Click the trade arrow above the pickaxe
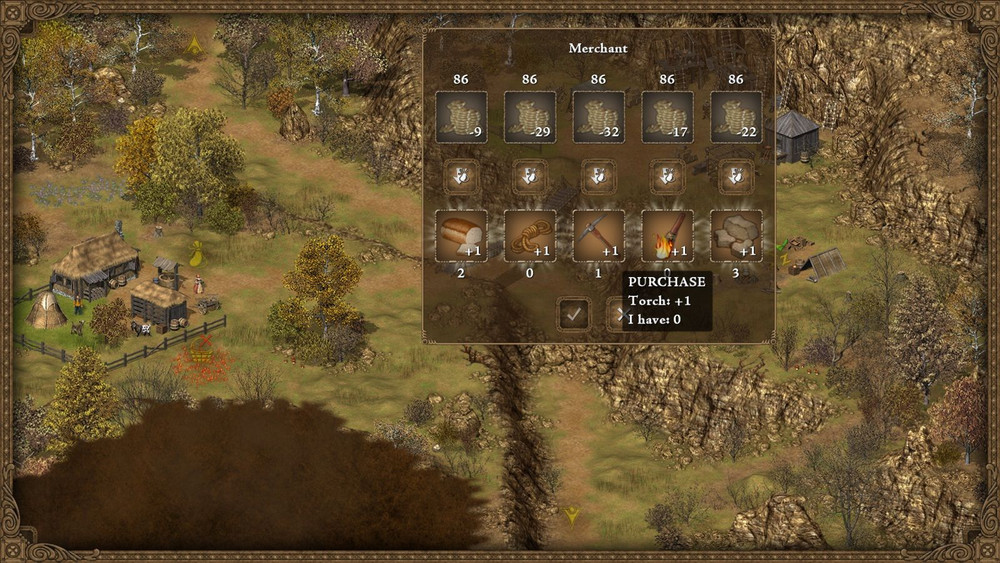 coord(598,176)
